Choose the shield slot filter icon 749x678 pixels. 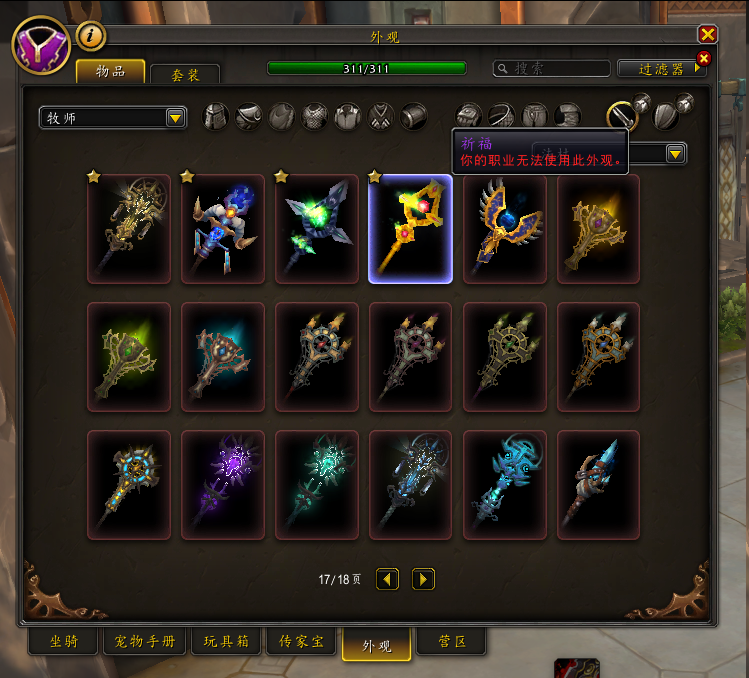click(665, 115)
